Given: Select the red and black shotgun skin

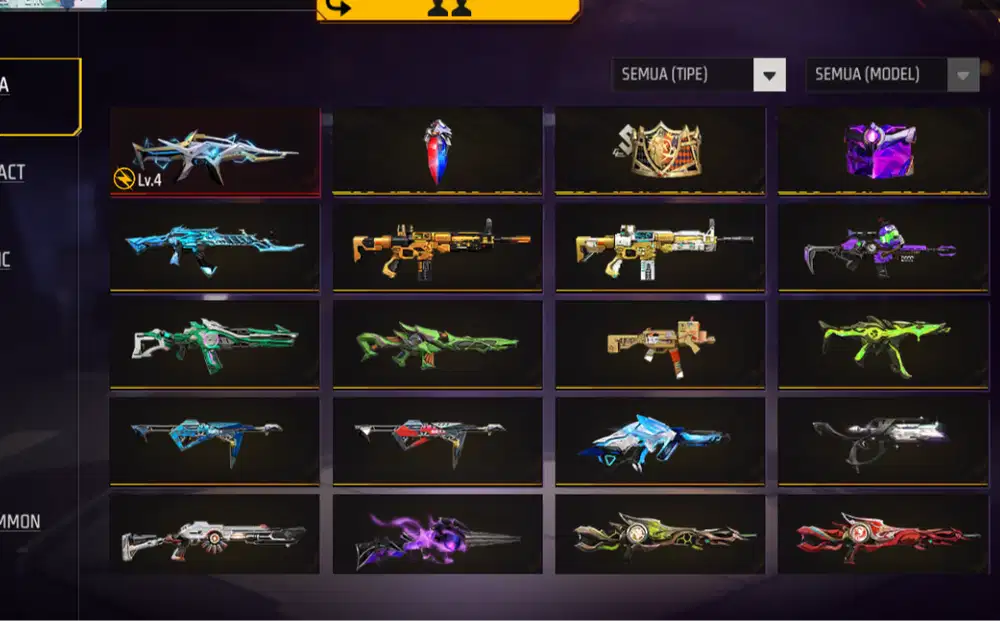Looking at the screenshot, I should click(x=437, y=440).
